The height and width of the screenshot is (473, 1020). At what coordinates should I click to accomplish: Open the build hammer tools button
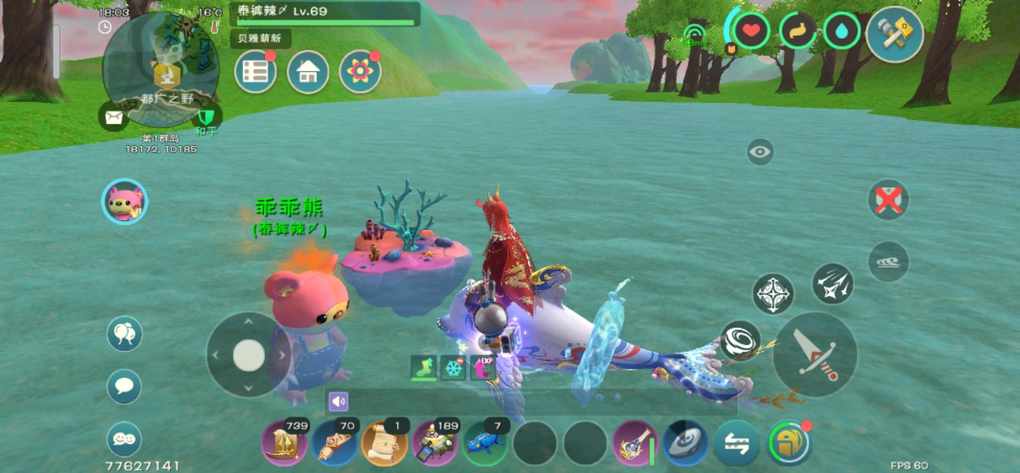coord(894,34)
